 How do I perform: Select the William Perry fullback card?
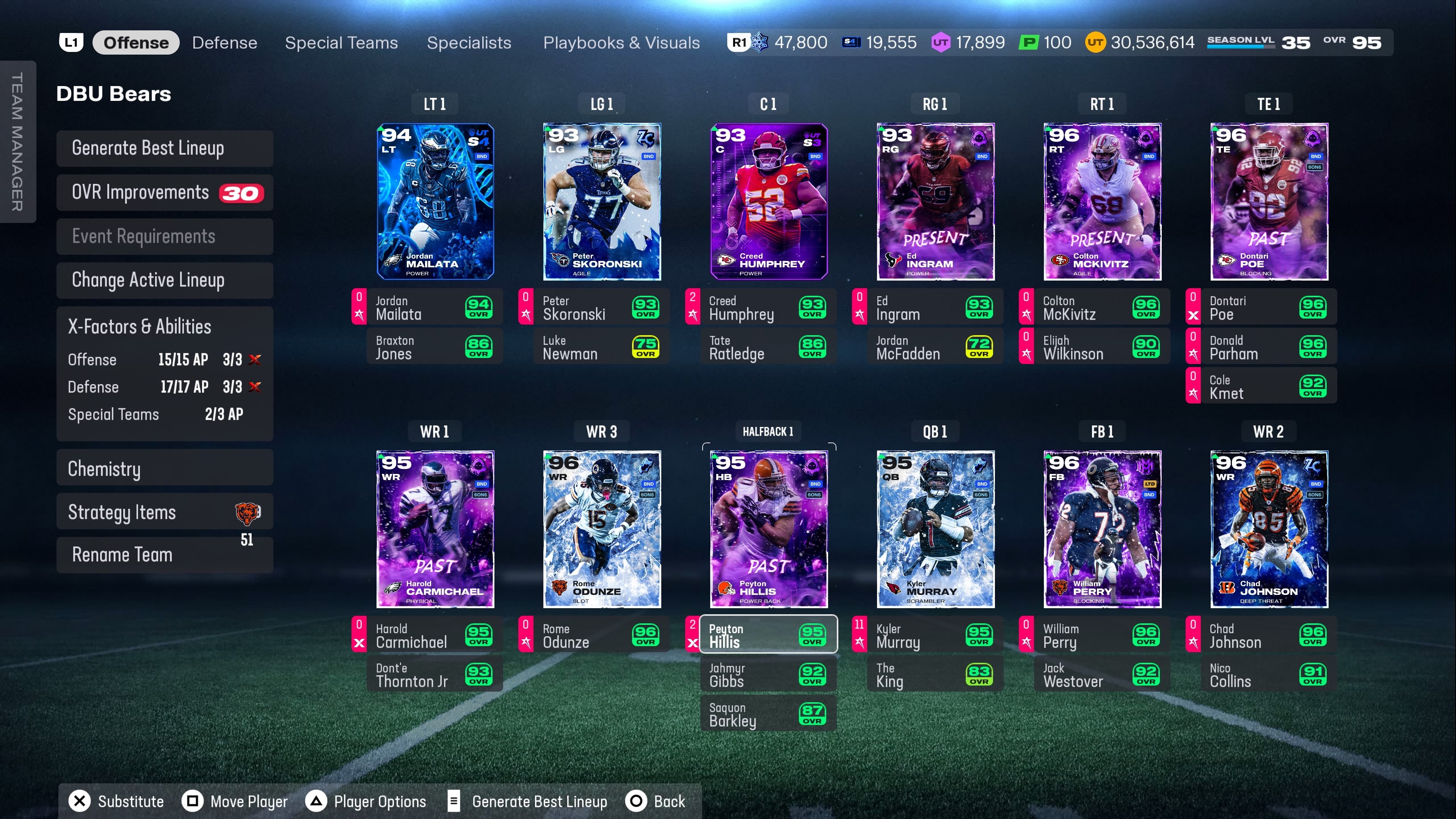1102,529
